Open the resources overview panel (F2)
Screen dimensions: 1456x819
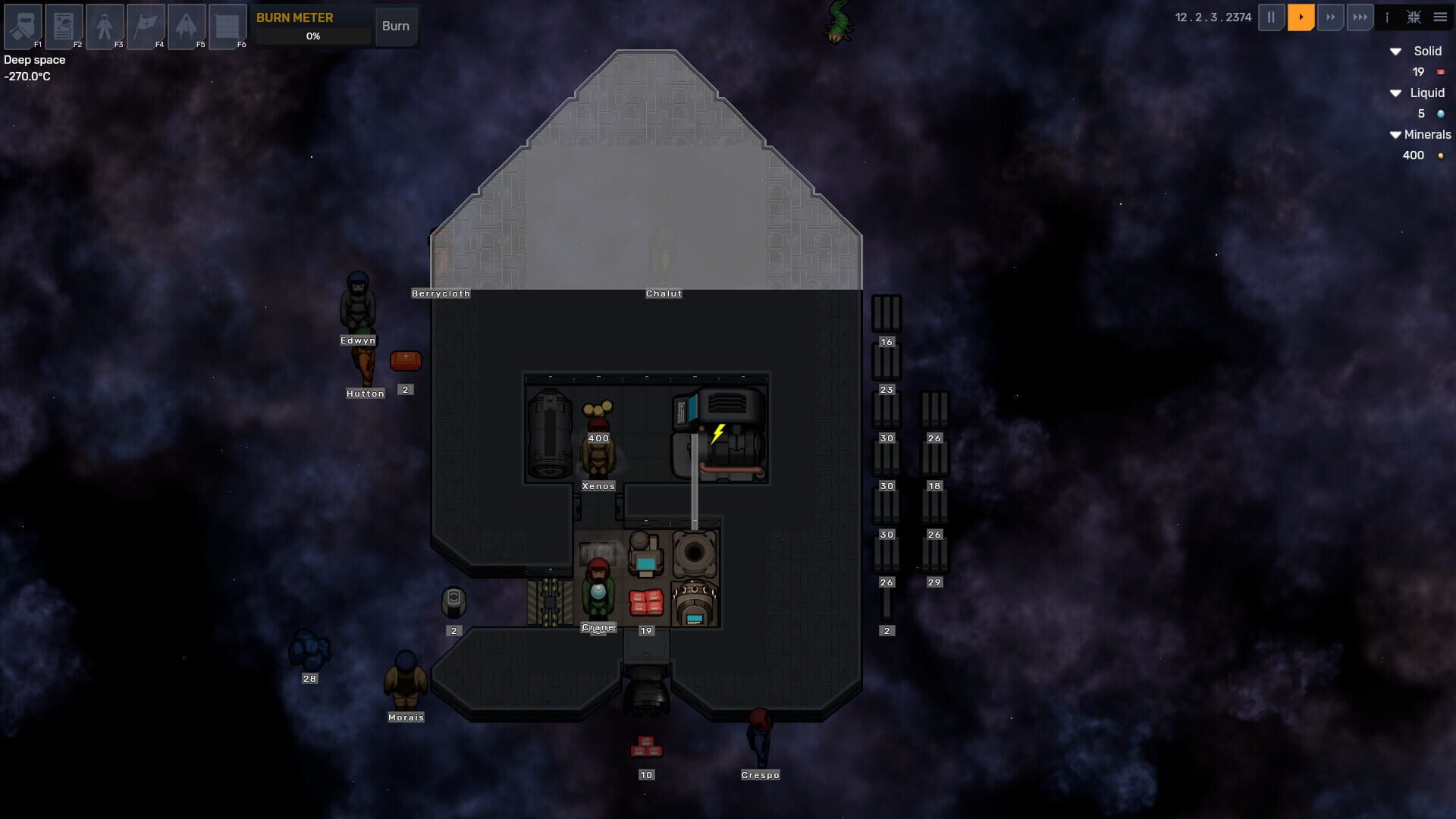[64, 27]
